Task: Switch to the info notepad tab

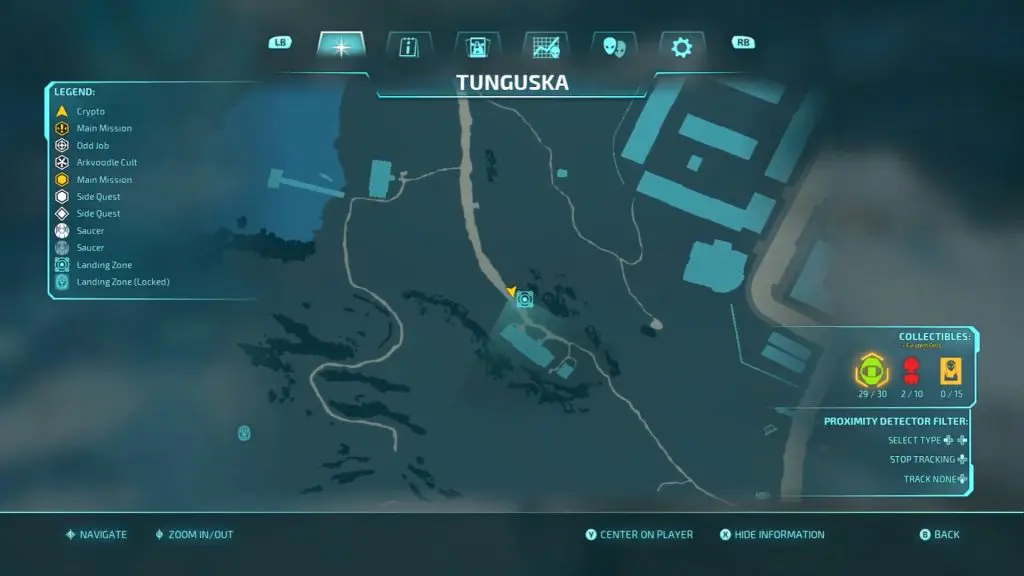Action: [409, 47]
